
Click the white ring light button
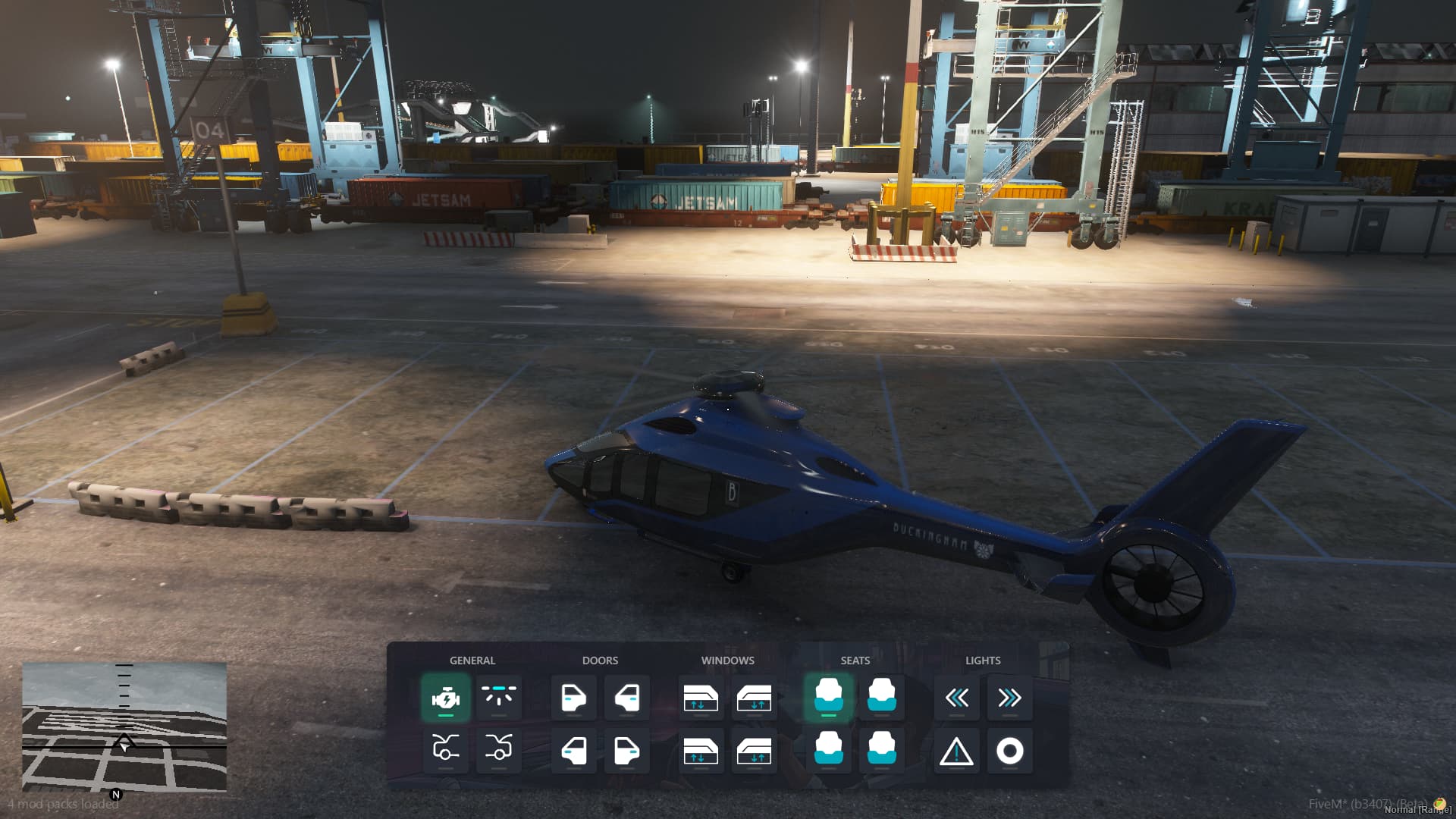tap(1009, 752)
